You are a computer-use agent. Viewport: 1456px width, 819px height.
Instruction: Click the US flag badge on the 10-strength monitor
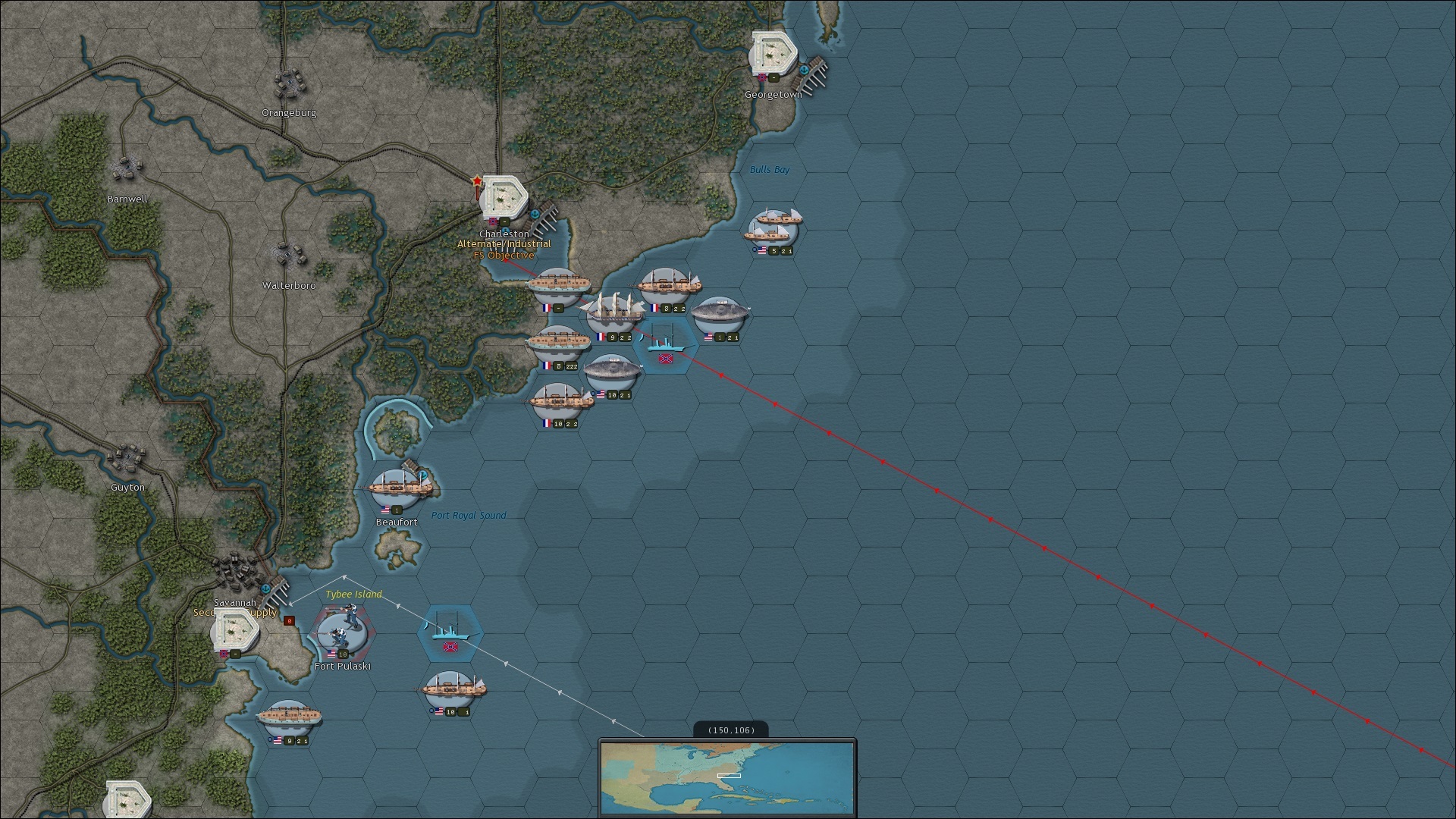pyautogui.click(x=601, y=393)
